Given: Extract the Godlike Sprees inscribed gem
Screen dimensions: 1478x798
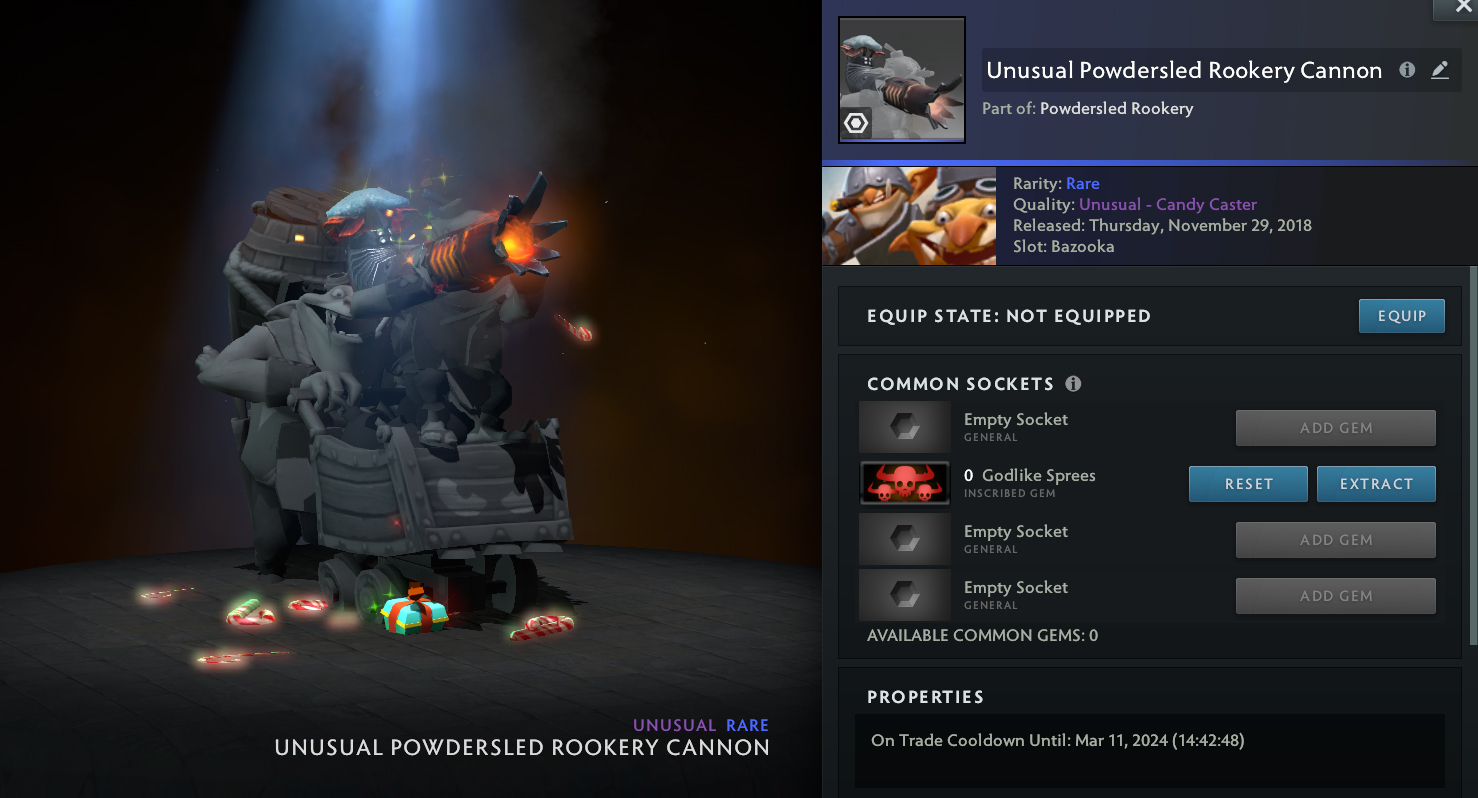Looking at the screenshot, I should point(1376,484).
